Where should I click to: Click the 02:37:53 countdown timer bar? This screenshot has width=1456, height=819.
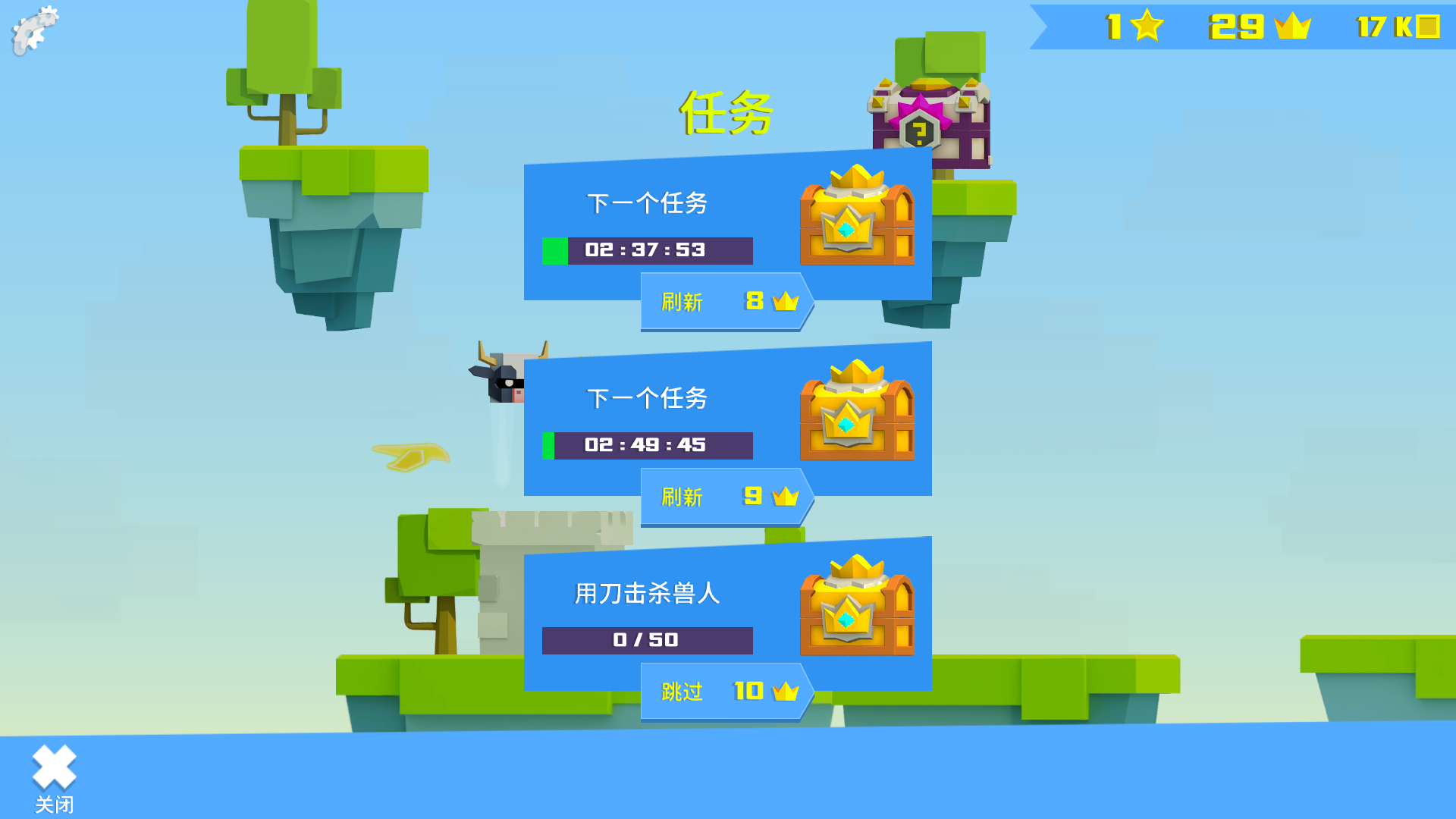point(648,251)
